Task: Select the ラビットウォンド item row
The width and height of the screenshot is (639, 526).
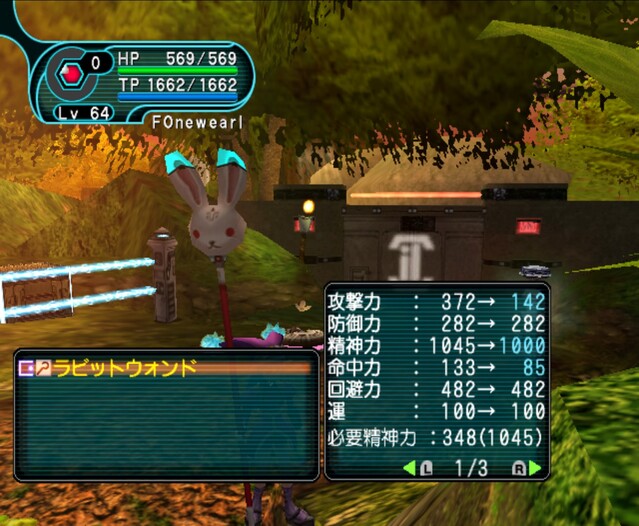Action: [165, 369]
